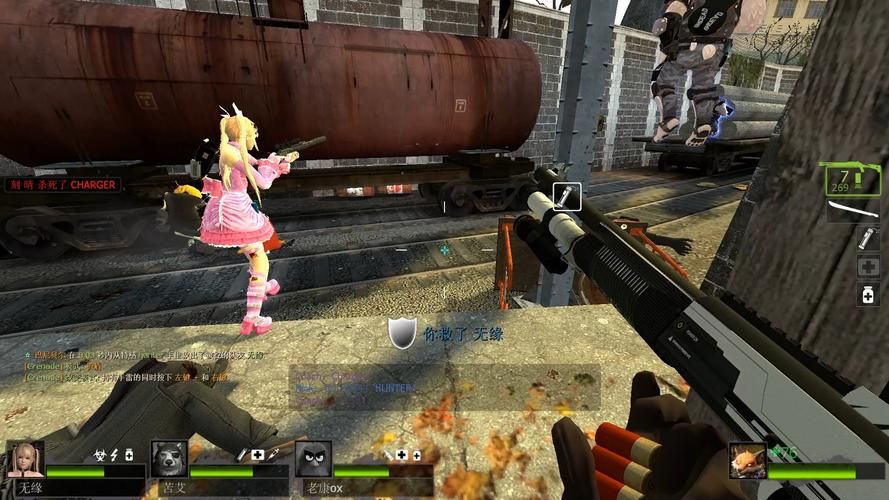Click the shield icon in protection notice

point(402,334)
